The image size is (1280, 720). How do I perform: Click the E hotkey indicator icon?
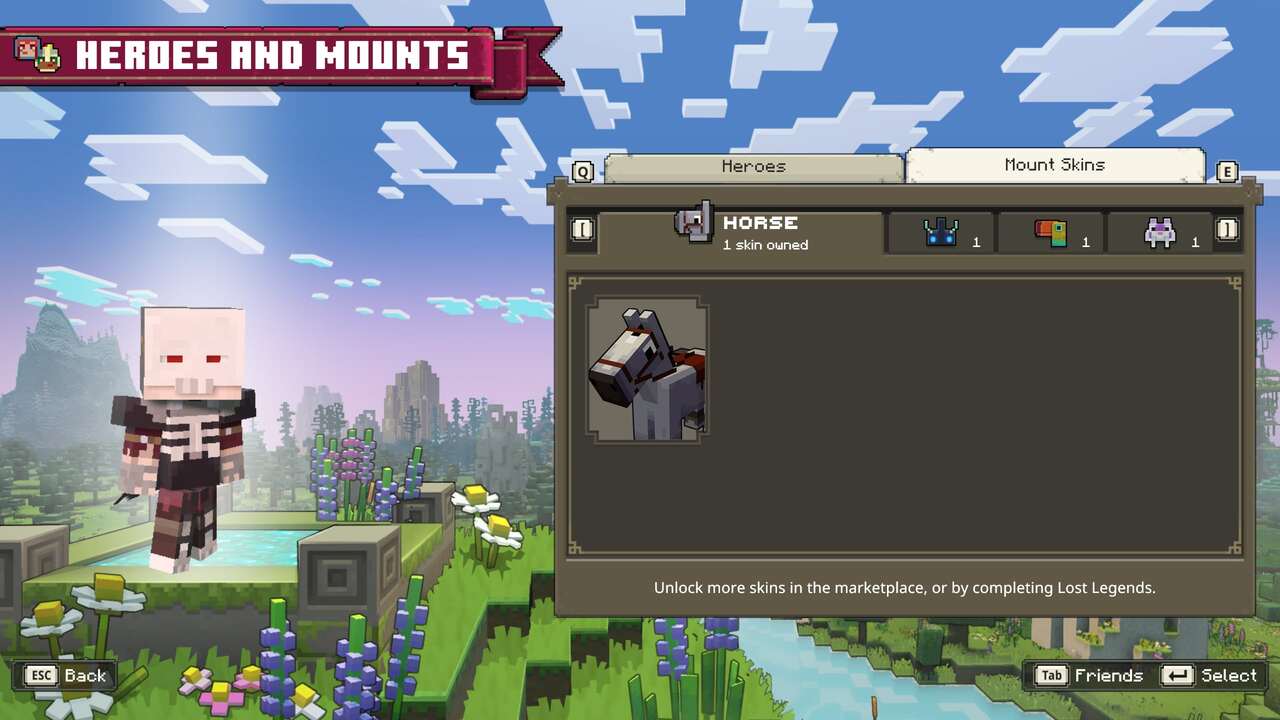click(x=1227, y=171)
